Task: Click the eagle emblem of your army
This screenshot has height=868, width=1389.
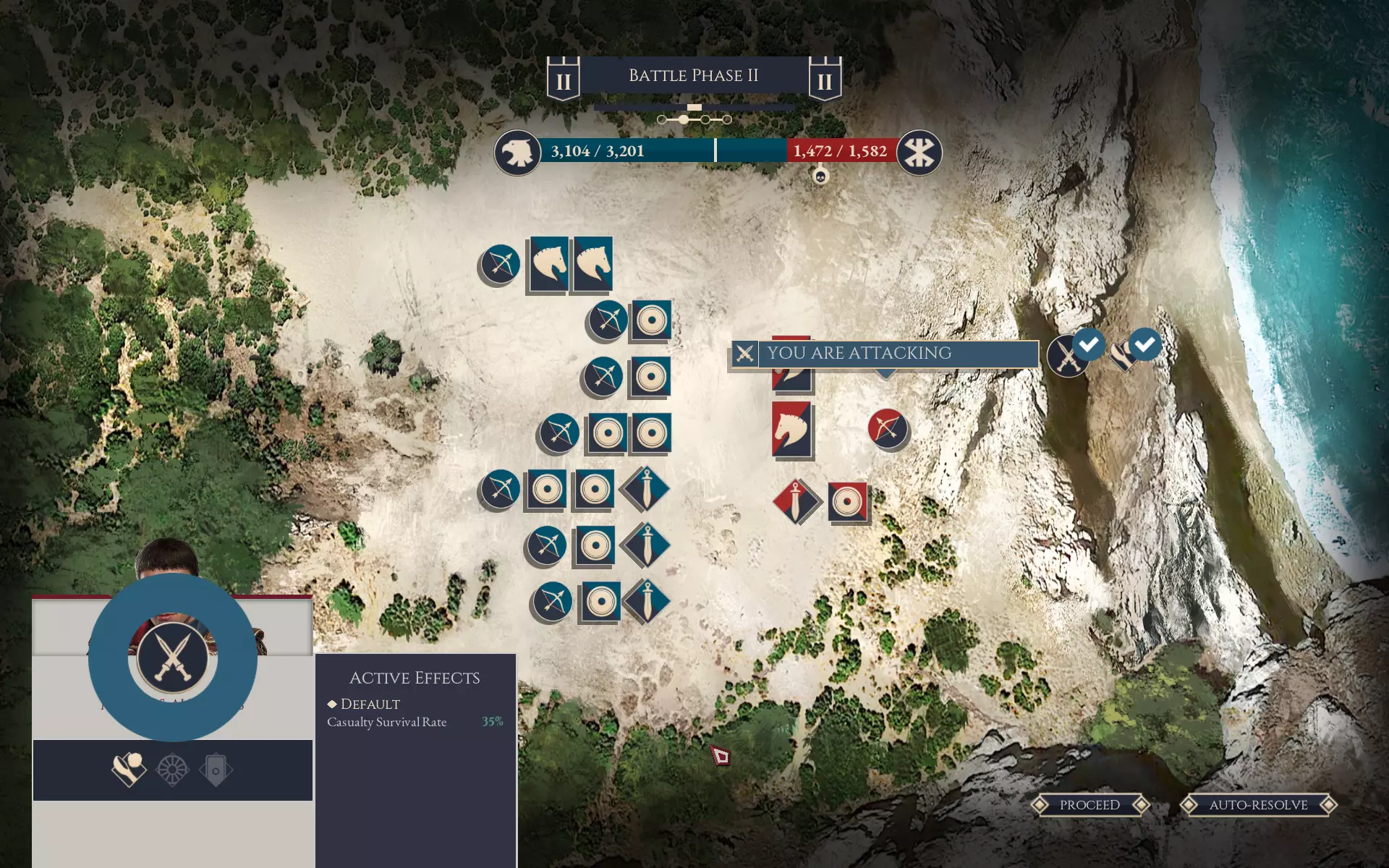Action: [x=517, y=152]
